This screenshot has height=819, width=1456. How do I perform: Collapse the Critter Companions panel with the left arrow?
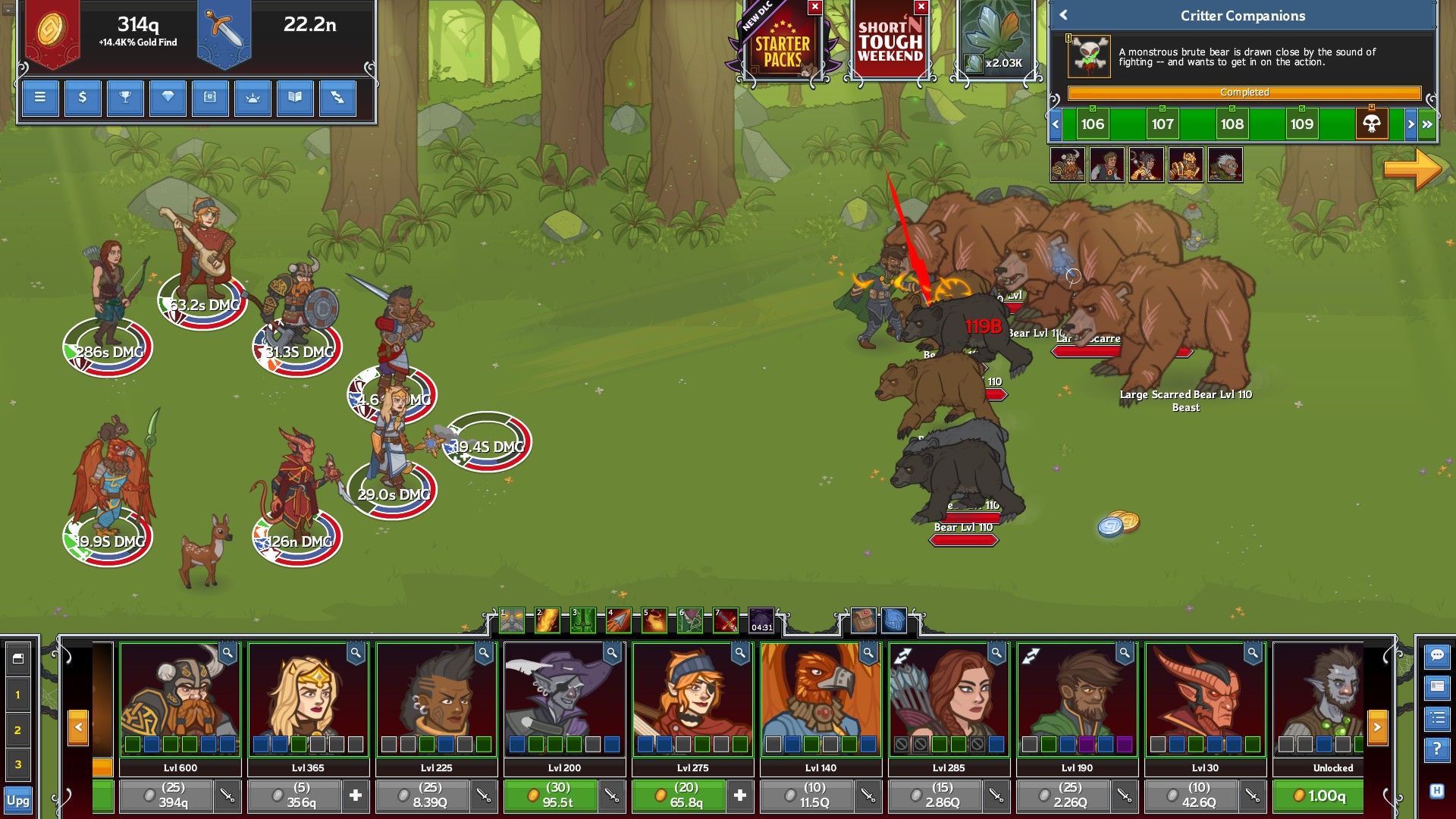[1064, 15]
